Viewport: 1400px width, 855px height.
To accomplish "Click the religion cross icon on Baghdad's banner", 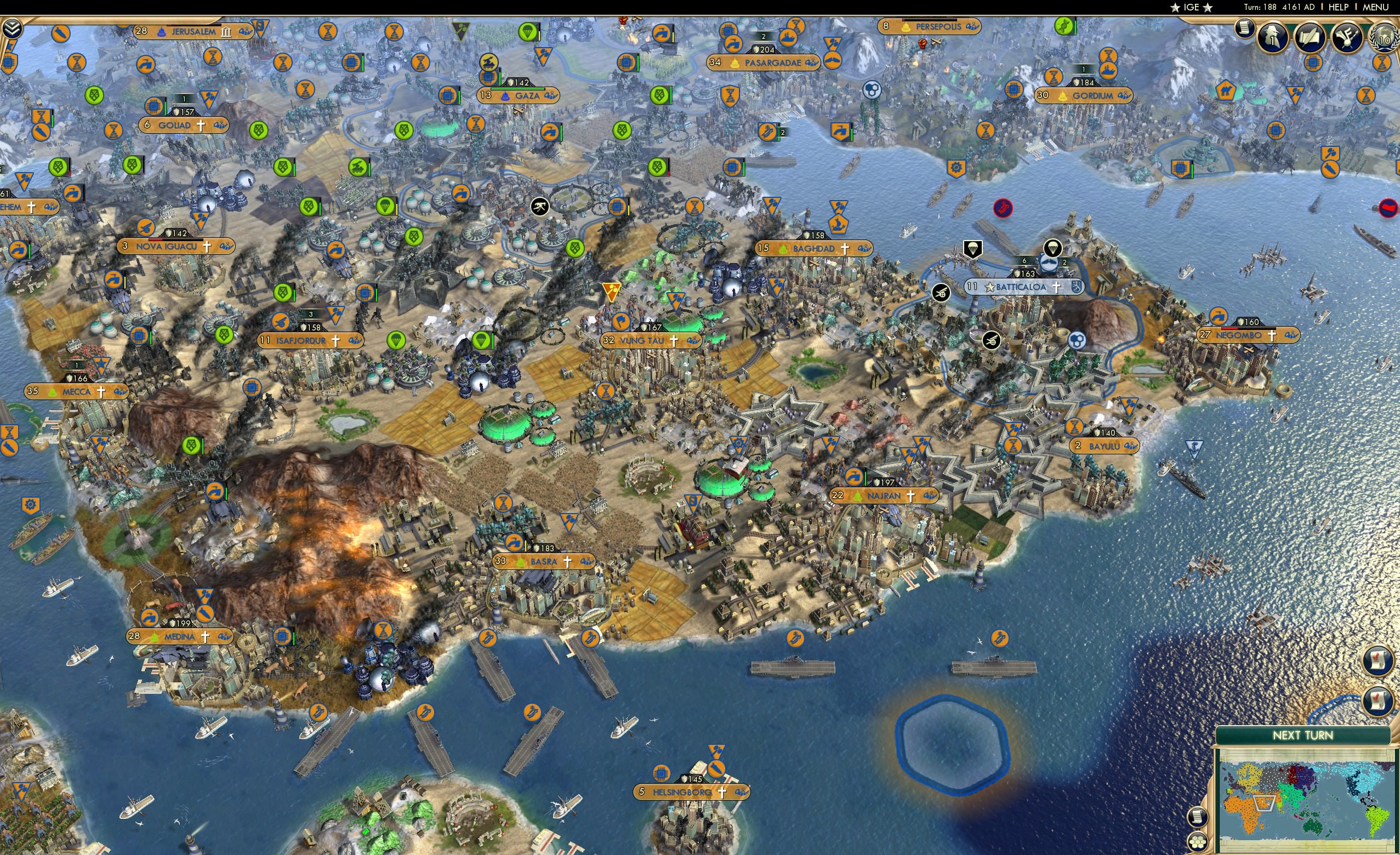I will tap(846, 248).
